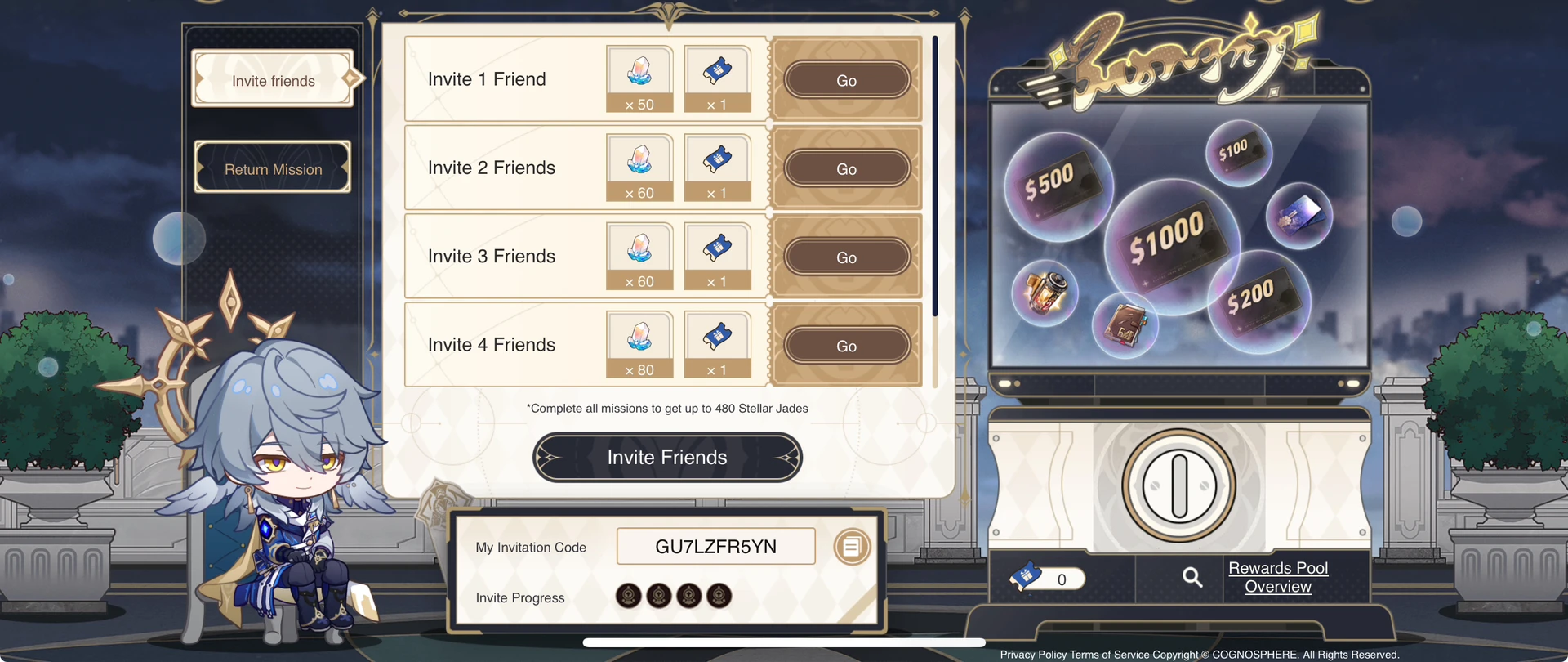
Task: Click the Go button for Invite 3 Friends
Action: point(846,257)
